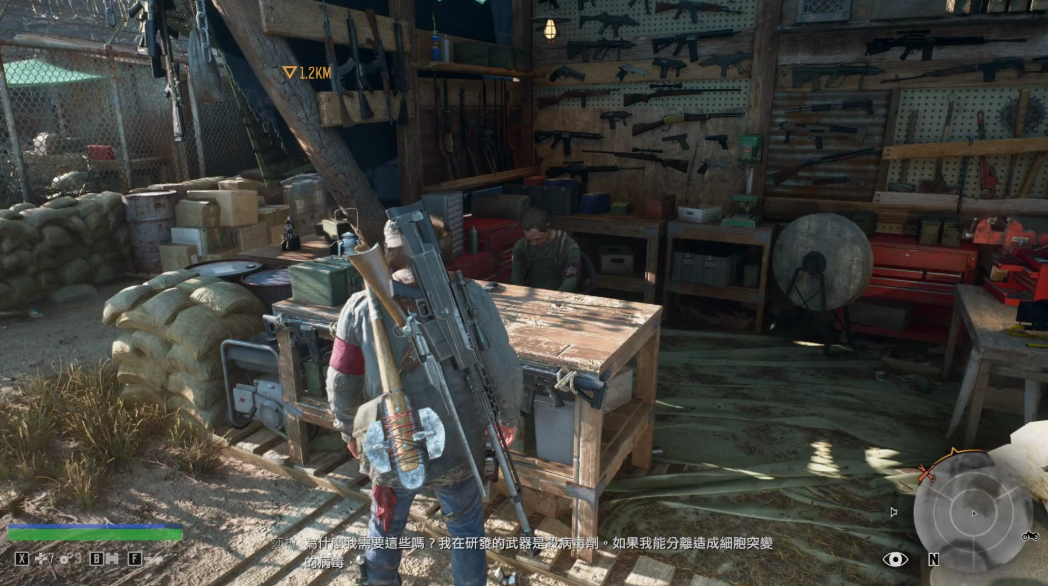Image resolution: width=1048 pixels, height=586 pixels.
Task: Select the motorcycle marker beside the minimap
Action: [1029, 535]
